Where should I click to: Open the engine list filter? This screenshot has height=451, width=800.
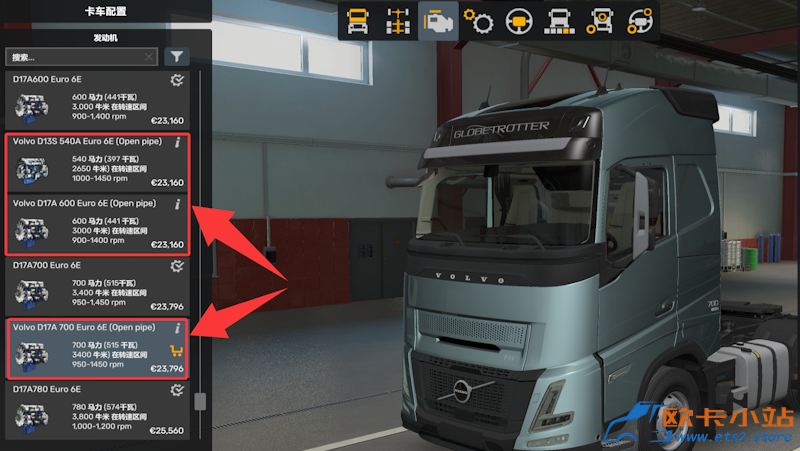tap(176, 57)
